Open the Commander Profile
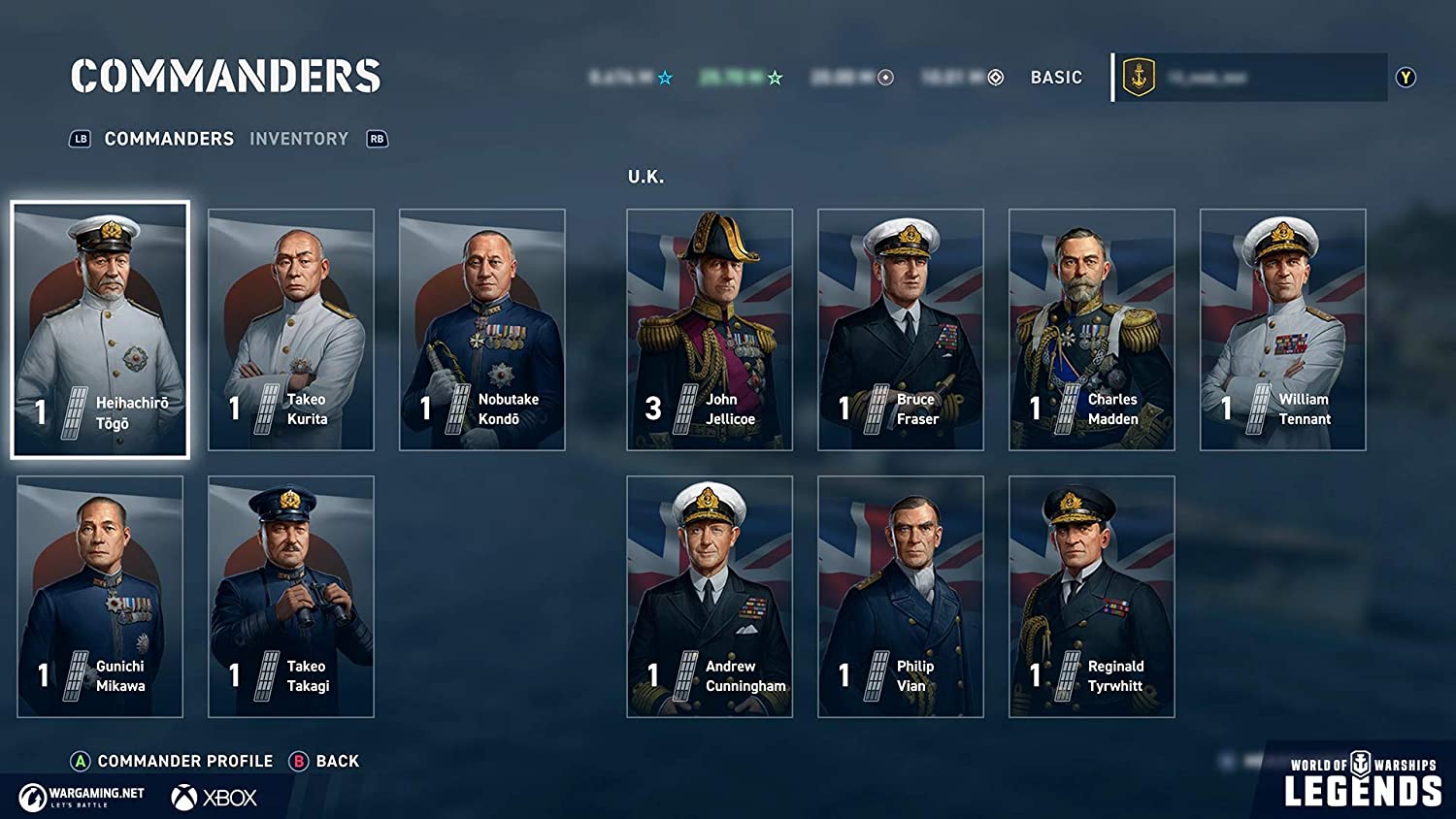Screen dimensions: 1456x819 tap(184, 761)
